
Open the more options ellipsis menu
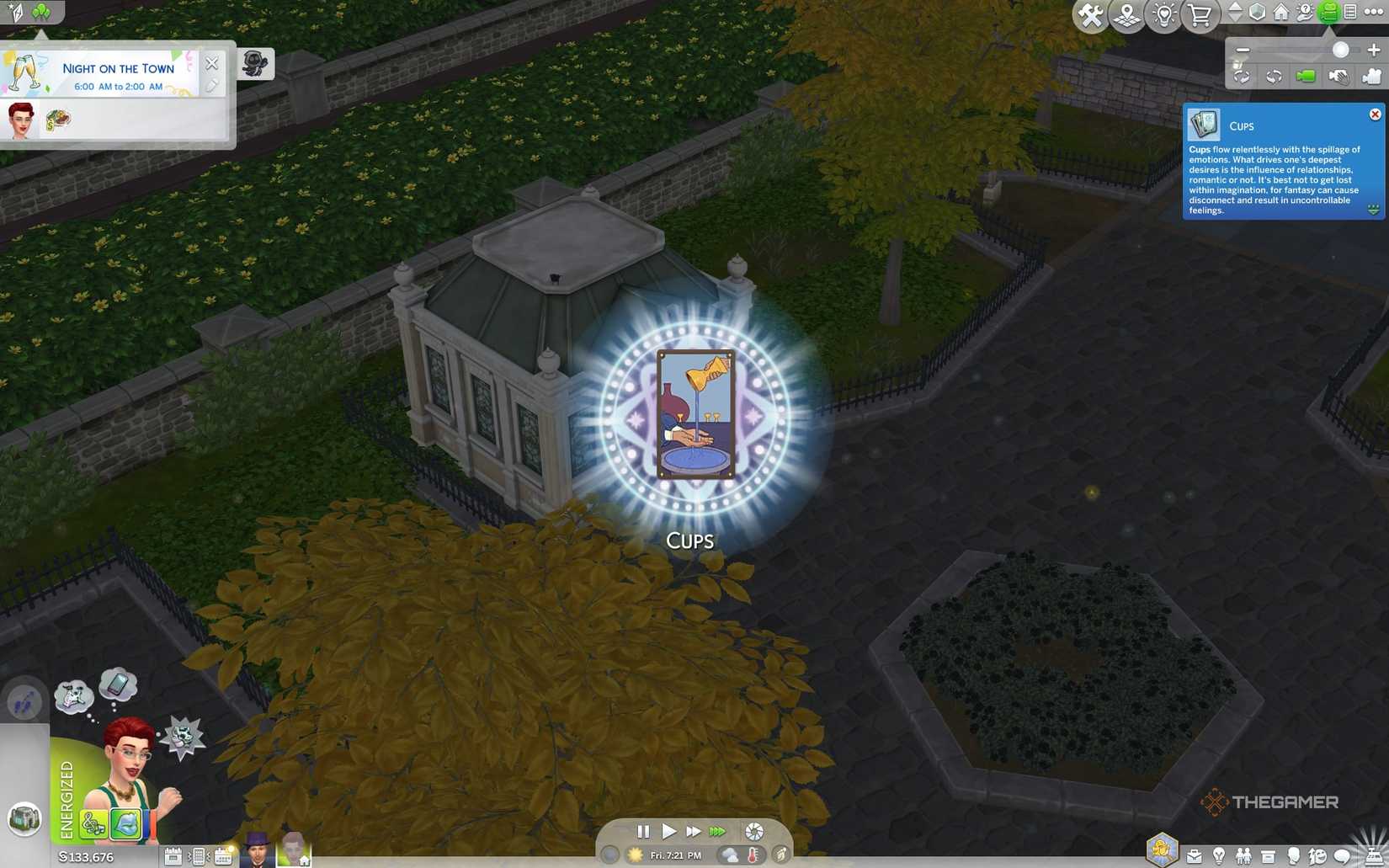click(1371, 13)
